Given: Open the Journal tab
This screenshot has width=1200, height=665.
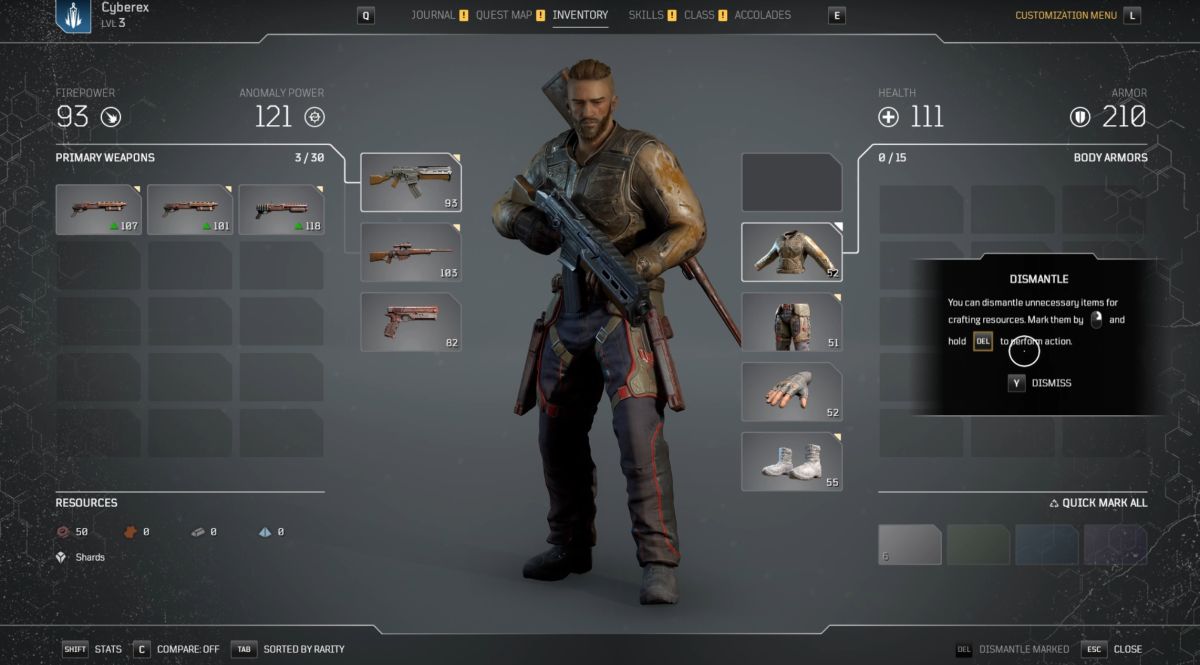Looking at the screenshot, I should 433,15.
